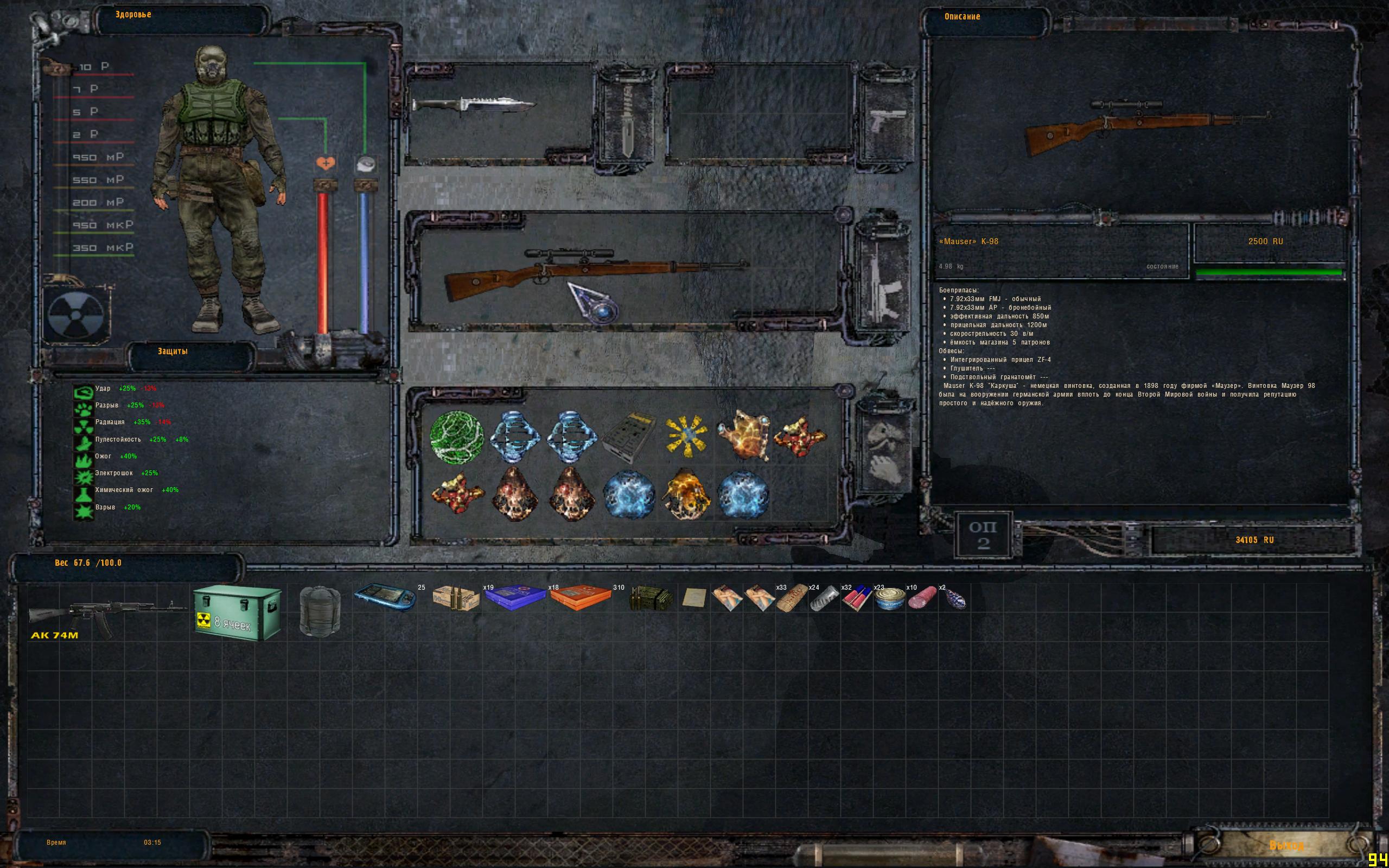Select the bread loaf stack

792,599
